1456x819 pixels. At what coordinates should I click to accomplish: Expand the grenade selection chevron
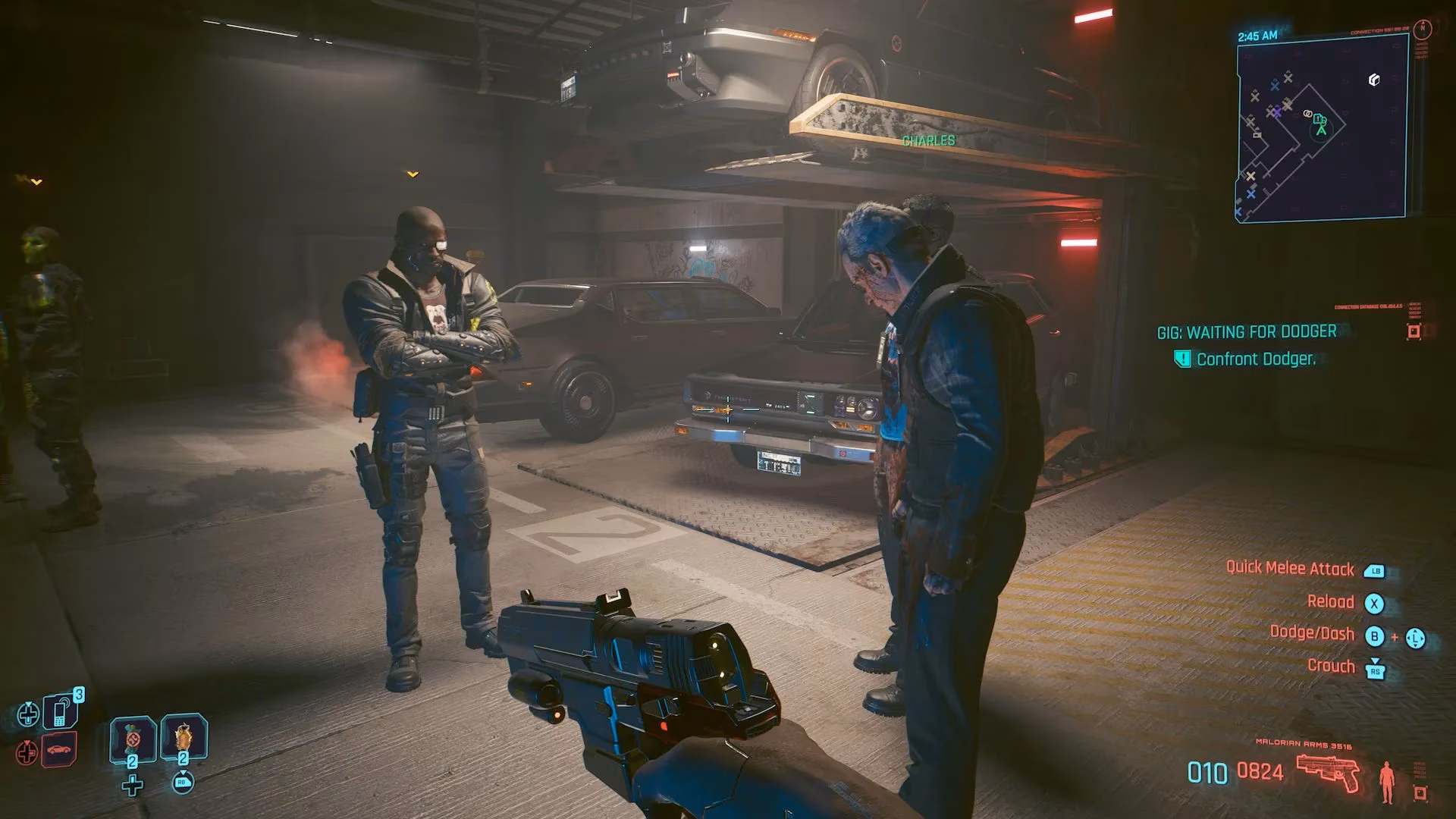[183, 772]
